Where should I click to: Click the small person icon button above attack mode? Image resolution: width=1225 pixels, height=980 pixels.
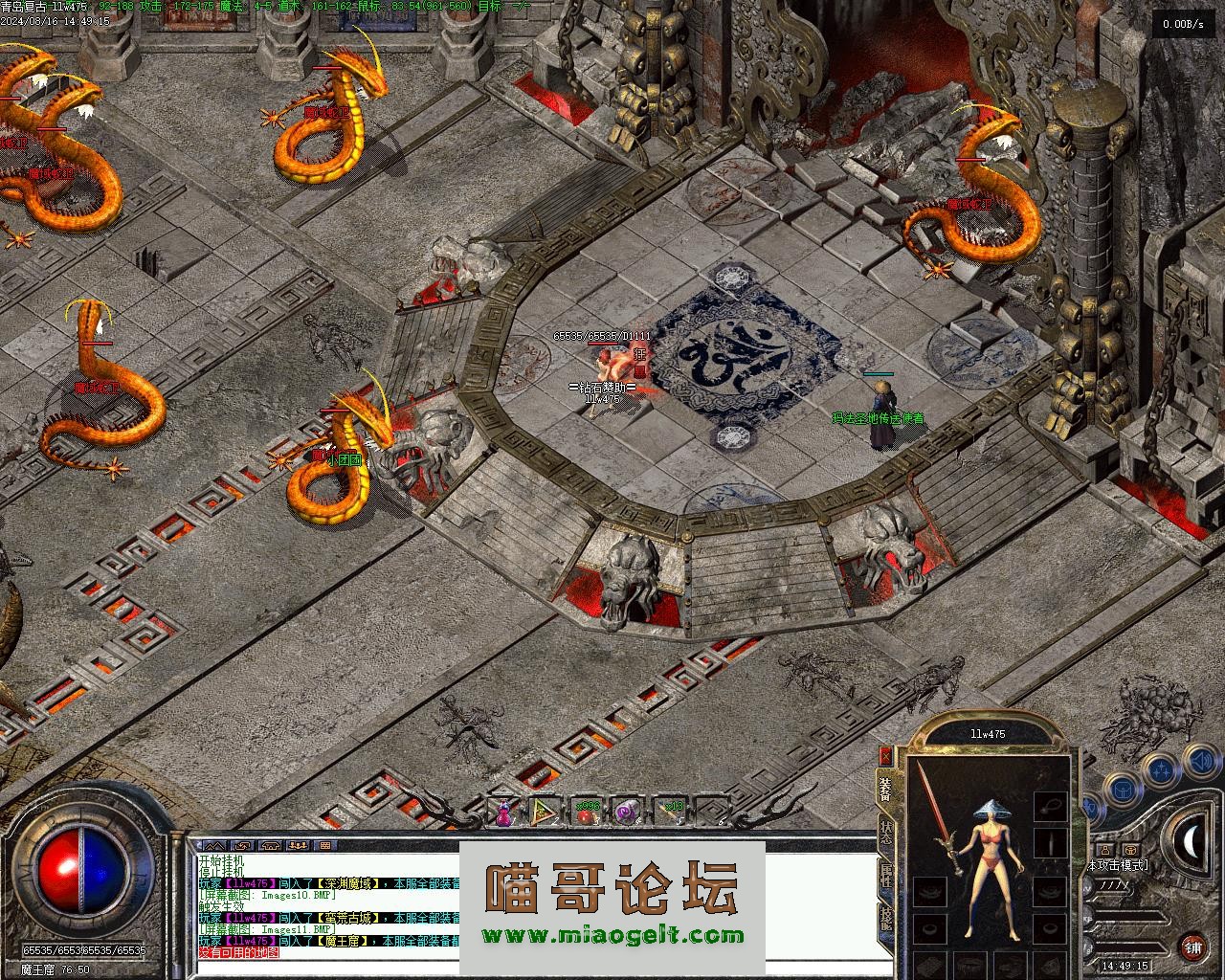pyautogui.click(x=1104, y=849)
